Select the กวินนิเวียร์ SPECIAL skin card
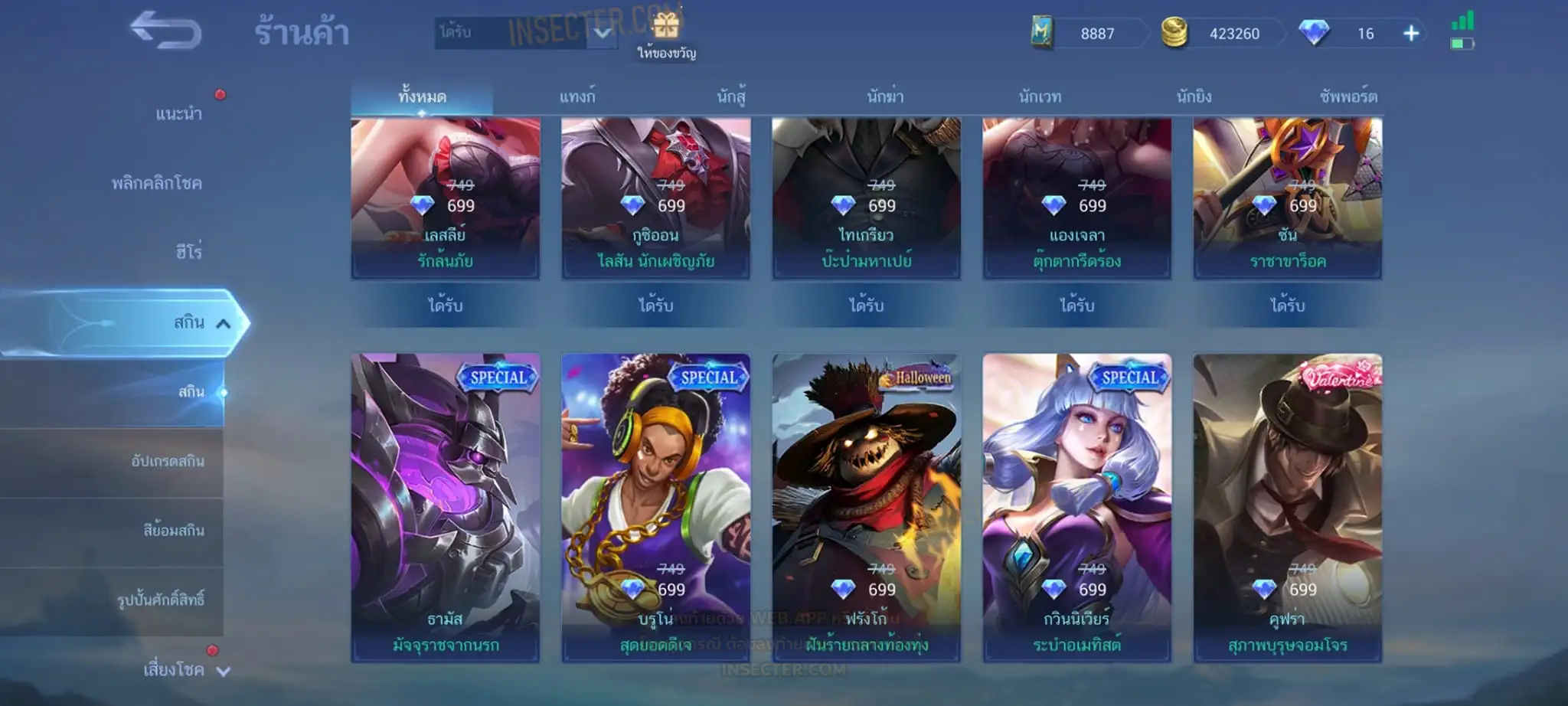 pyautogui.click(x=1076, y=507)
